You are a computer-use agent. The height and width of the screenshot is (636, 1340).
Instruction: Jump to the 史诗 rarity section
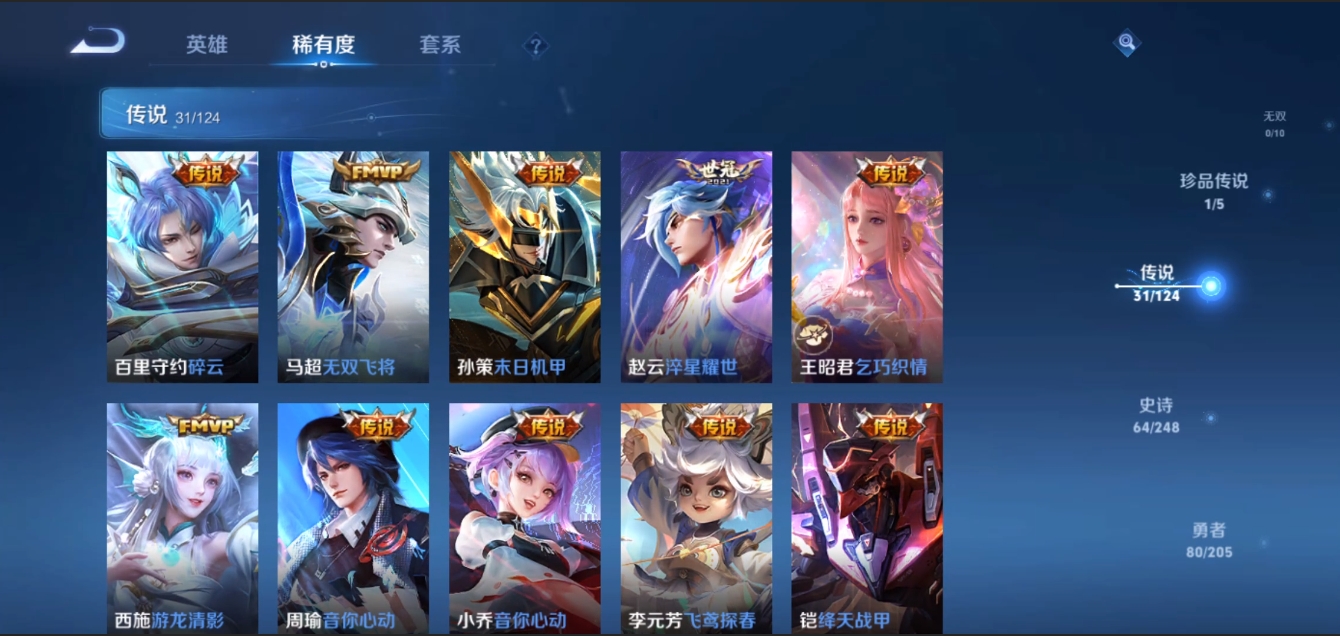[1156, 415]
